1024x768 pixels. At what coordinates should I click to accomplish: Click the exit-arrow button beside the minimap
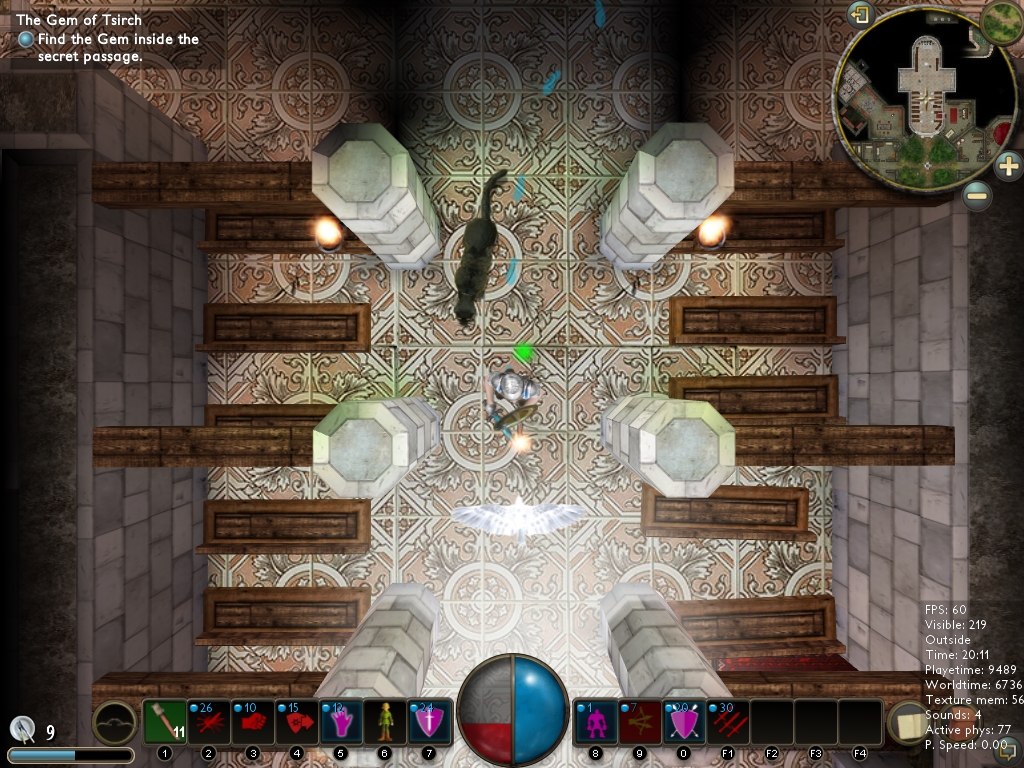click(x=860, y=15)
